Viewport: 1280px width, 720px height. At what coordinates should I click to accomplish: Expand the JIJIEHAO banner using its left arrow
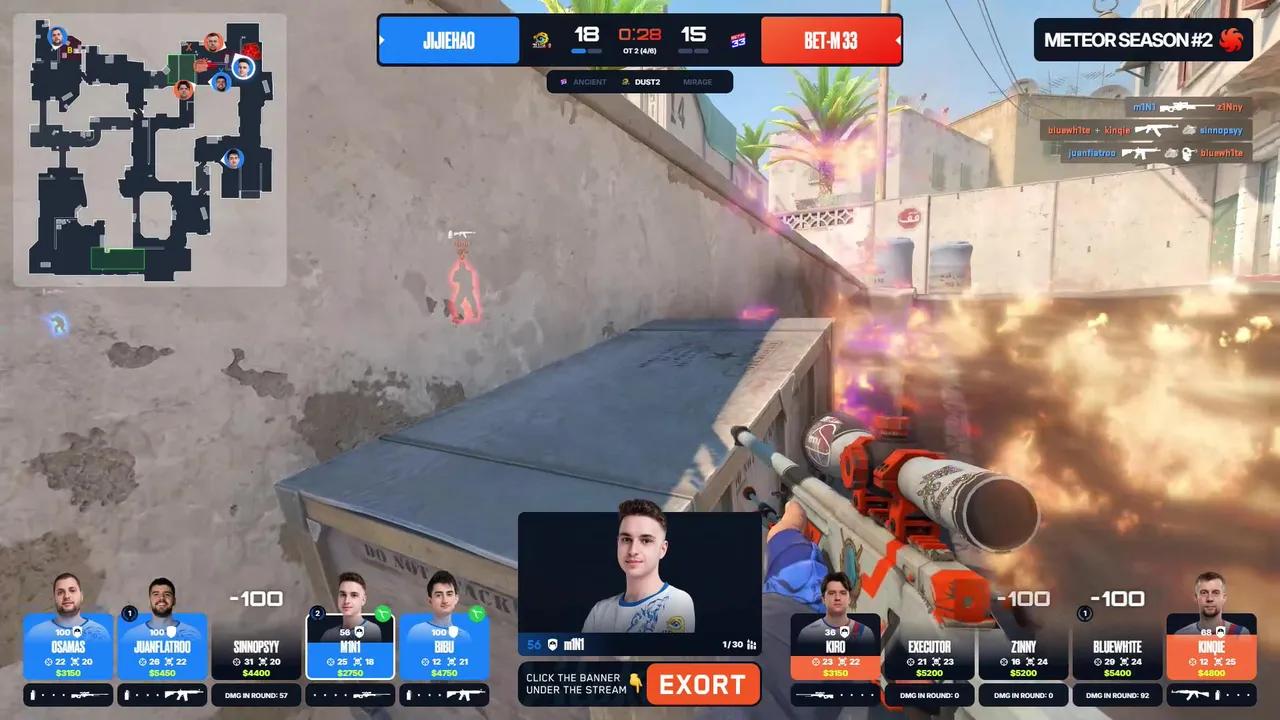pos(383,40)
